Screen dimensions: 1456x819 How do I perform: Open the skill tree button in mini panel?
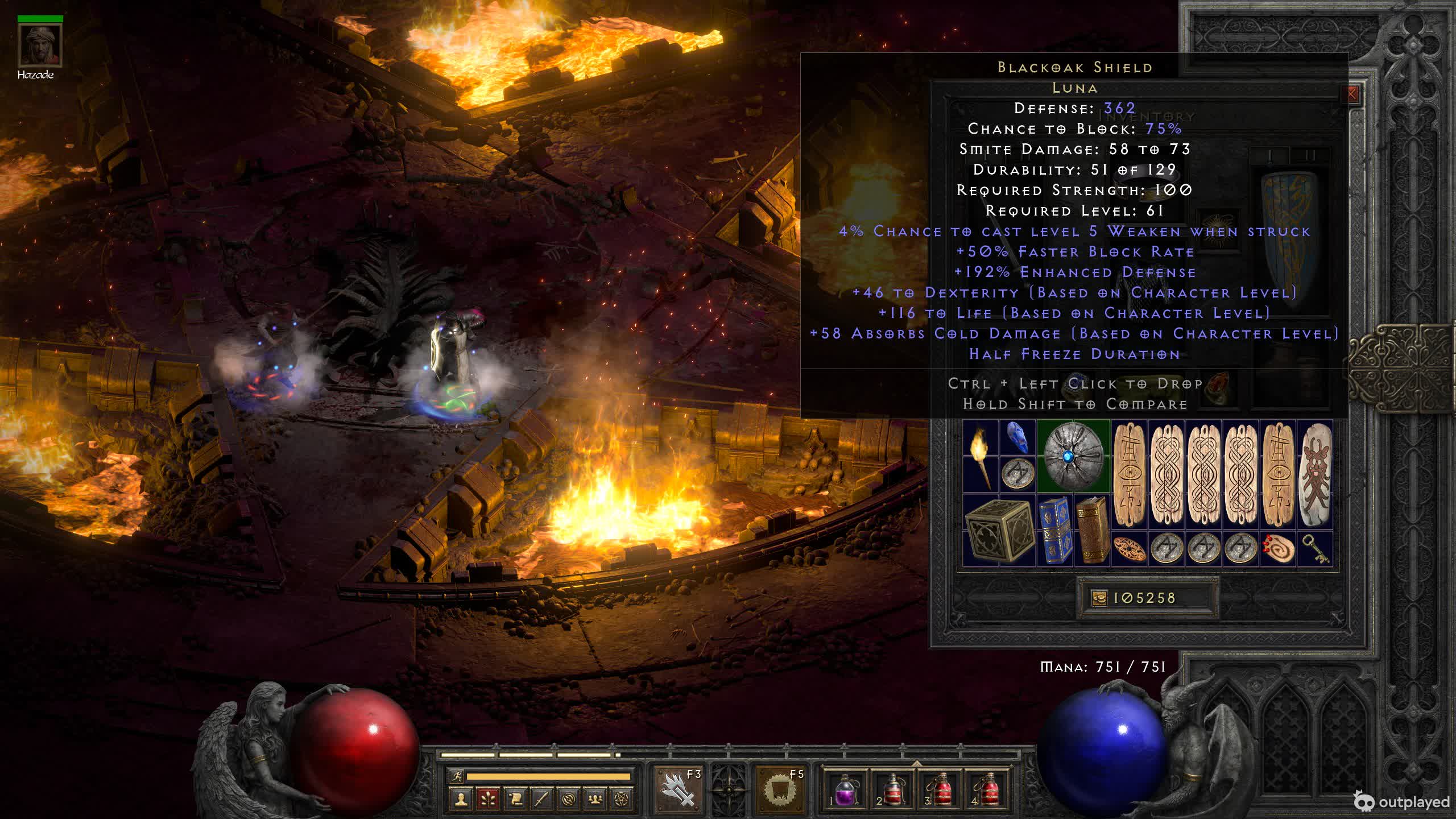coord(488,800)
